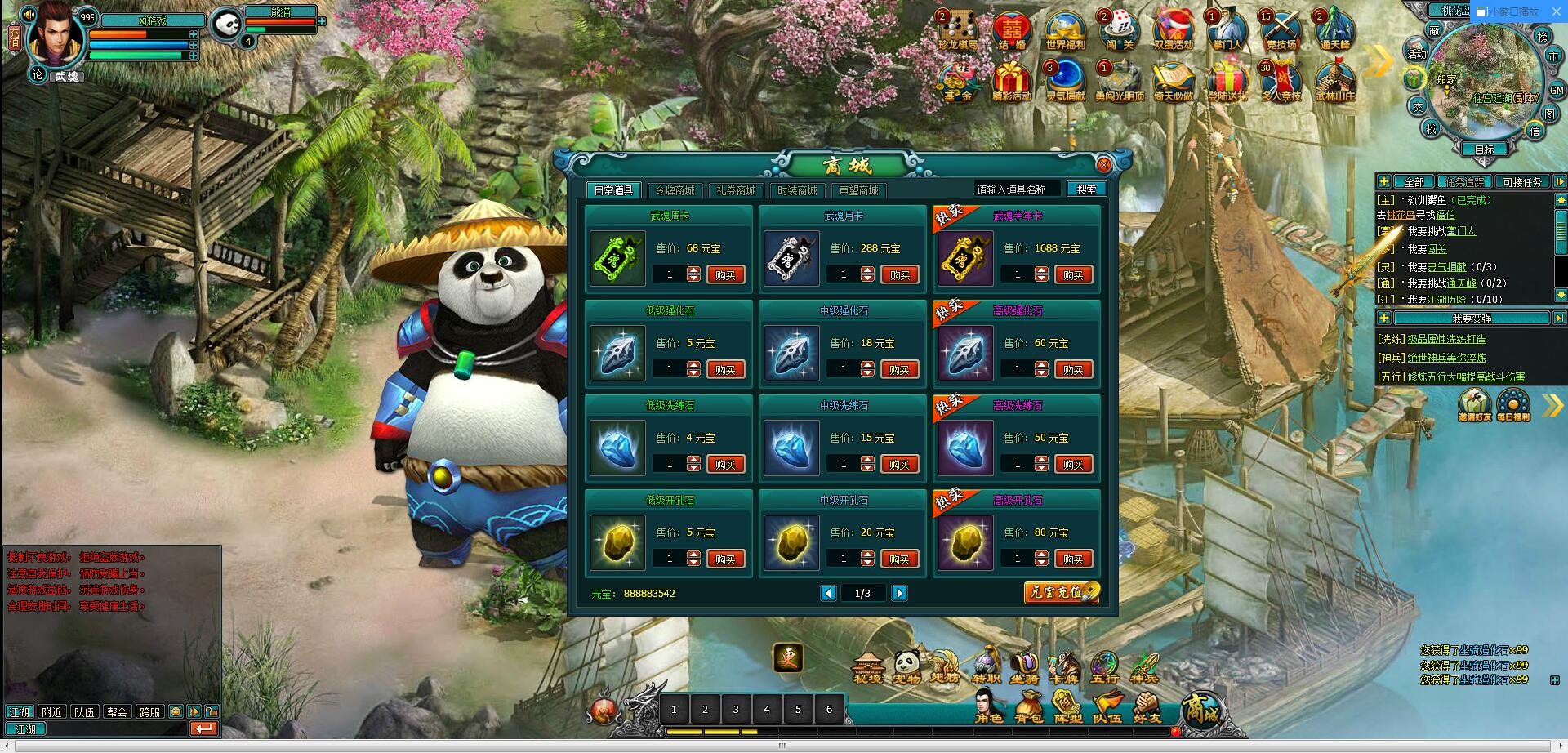This screenshot has height=753, width=1568.
Task: Select the 帮会 chat channel tab
Action: coord(117,712)
